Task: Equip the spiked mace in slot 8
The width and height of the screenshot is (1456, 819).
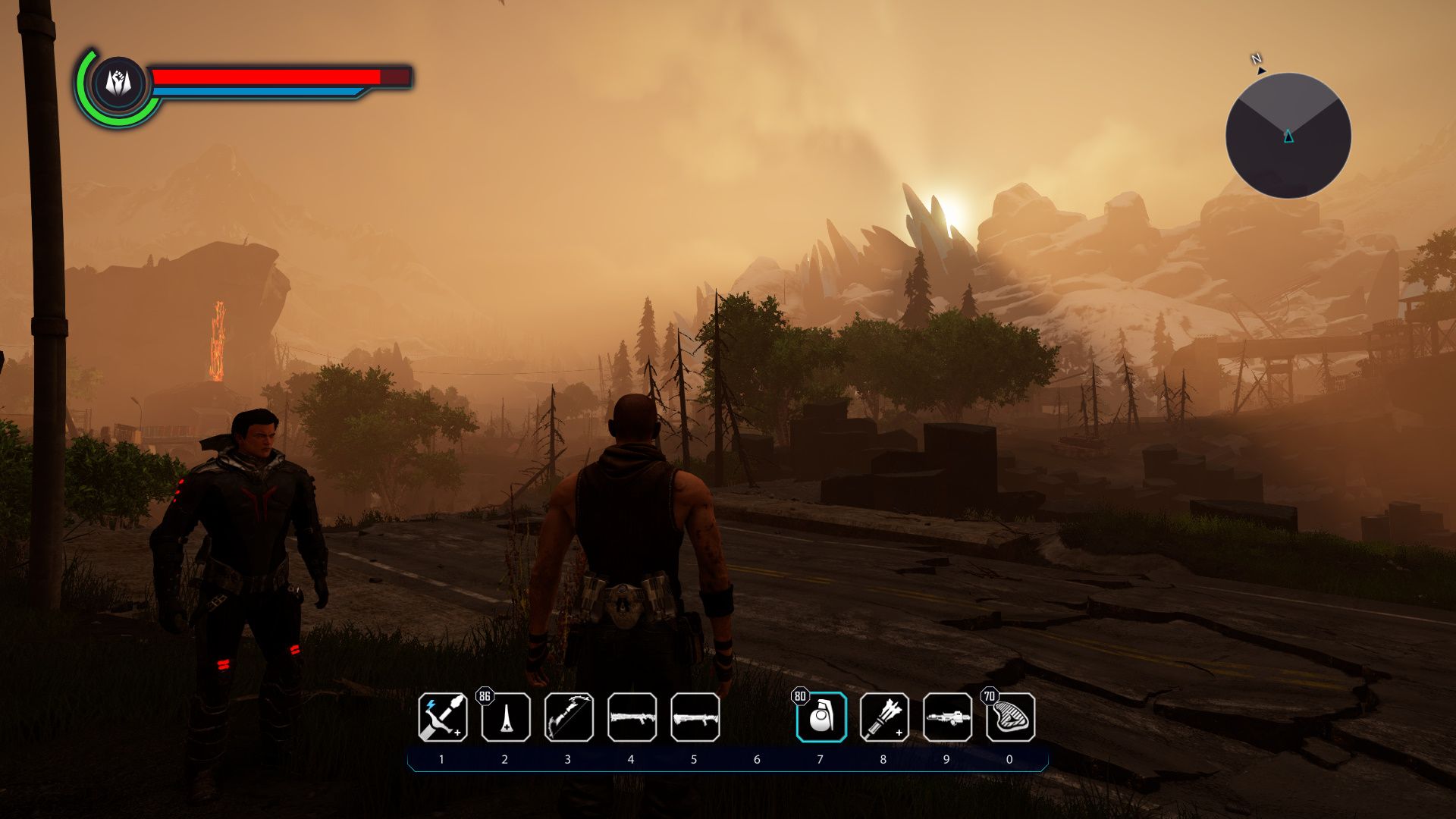Action: tap(884, 717)
